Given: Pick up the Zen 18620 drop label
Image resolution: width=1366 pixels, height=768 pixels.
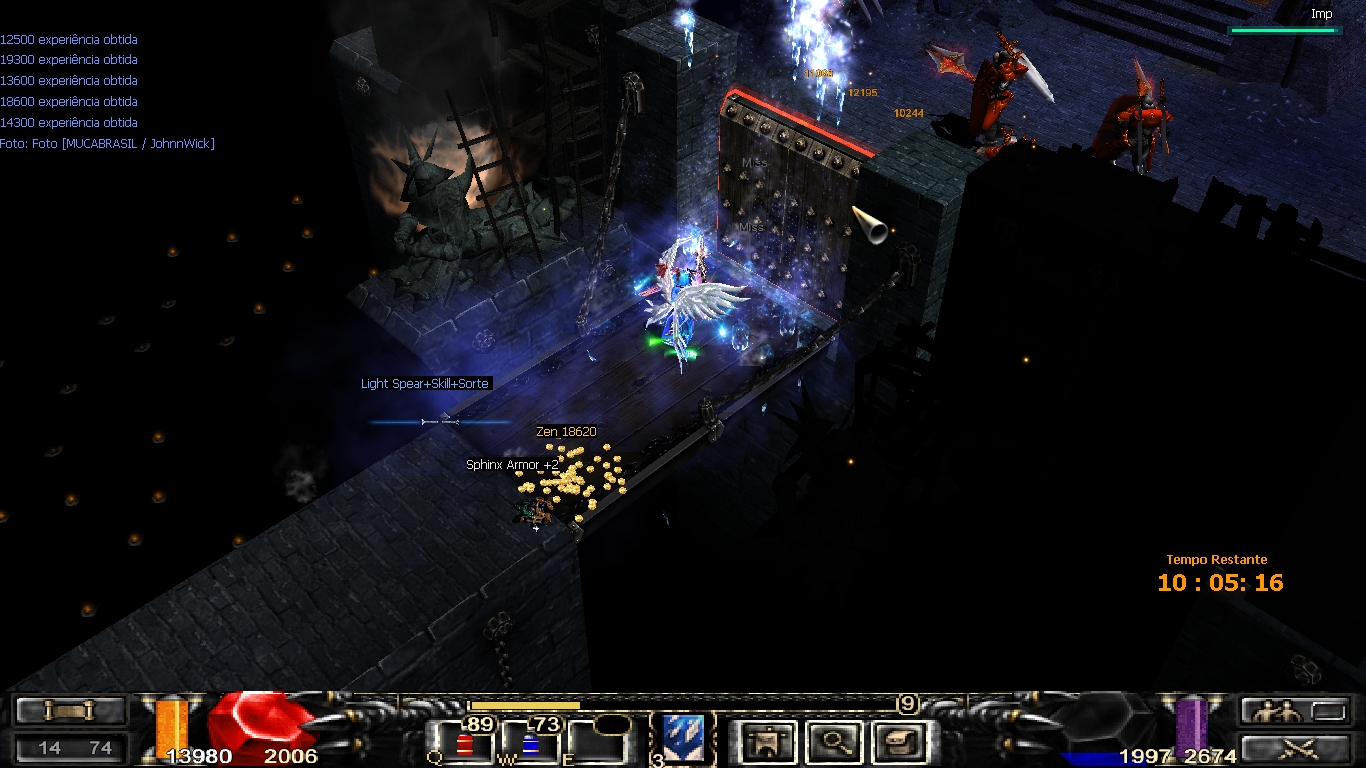Looking at the screenshot, I should tap(566, 432).
